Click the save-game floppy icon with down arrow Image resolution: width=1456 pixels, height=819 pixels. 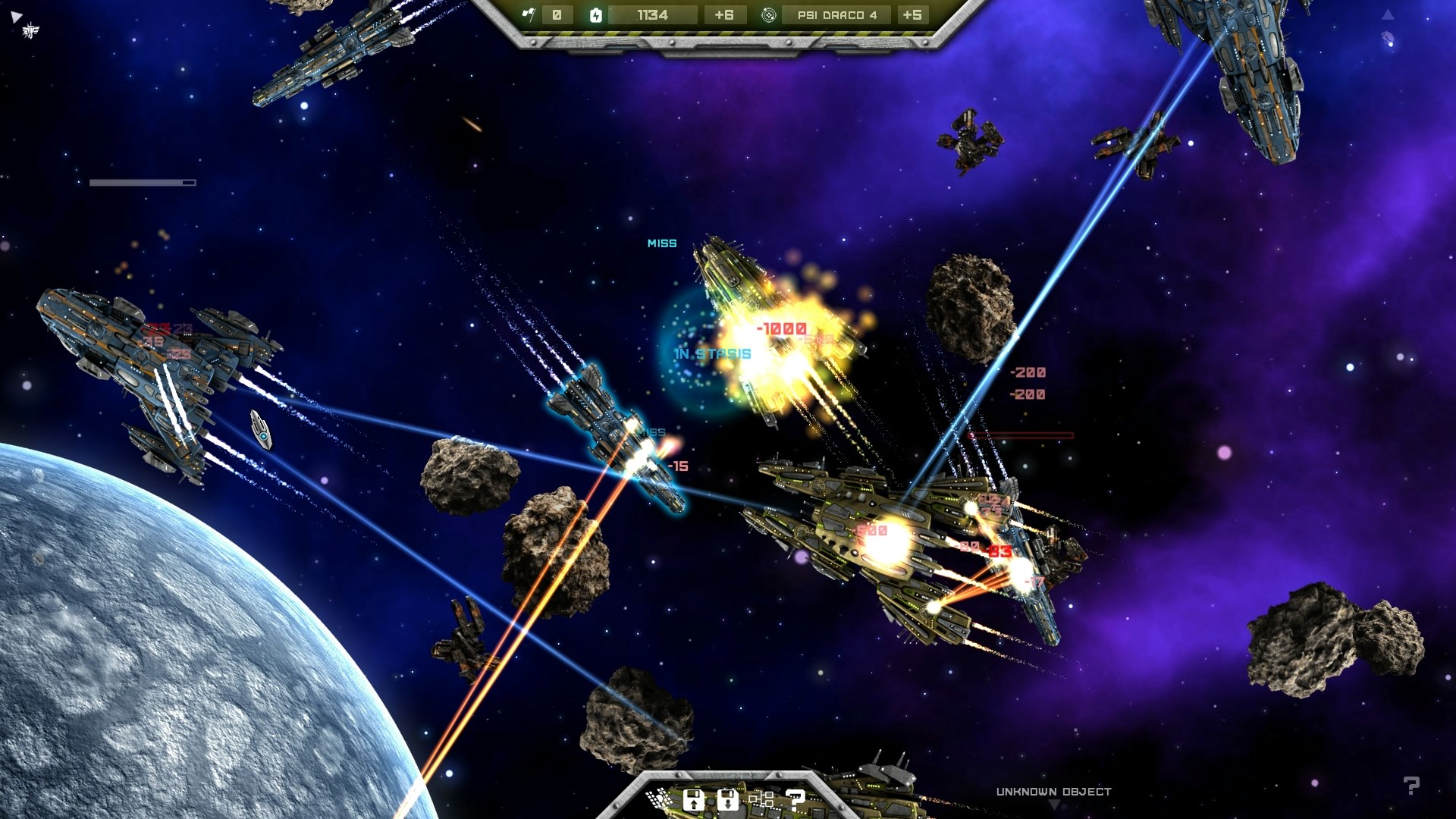tap(728, 799)
